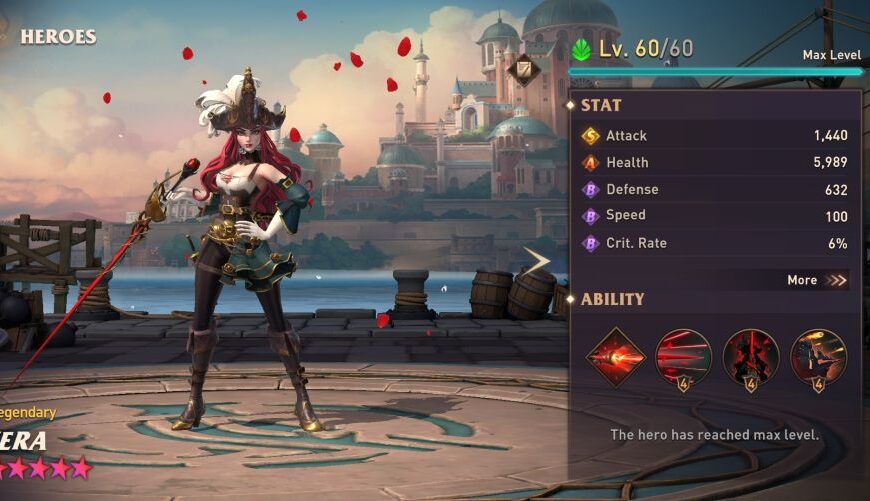Open the fiery gunshot ability details

(x=819, y=356)
